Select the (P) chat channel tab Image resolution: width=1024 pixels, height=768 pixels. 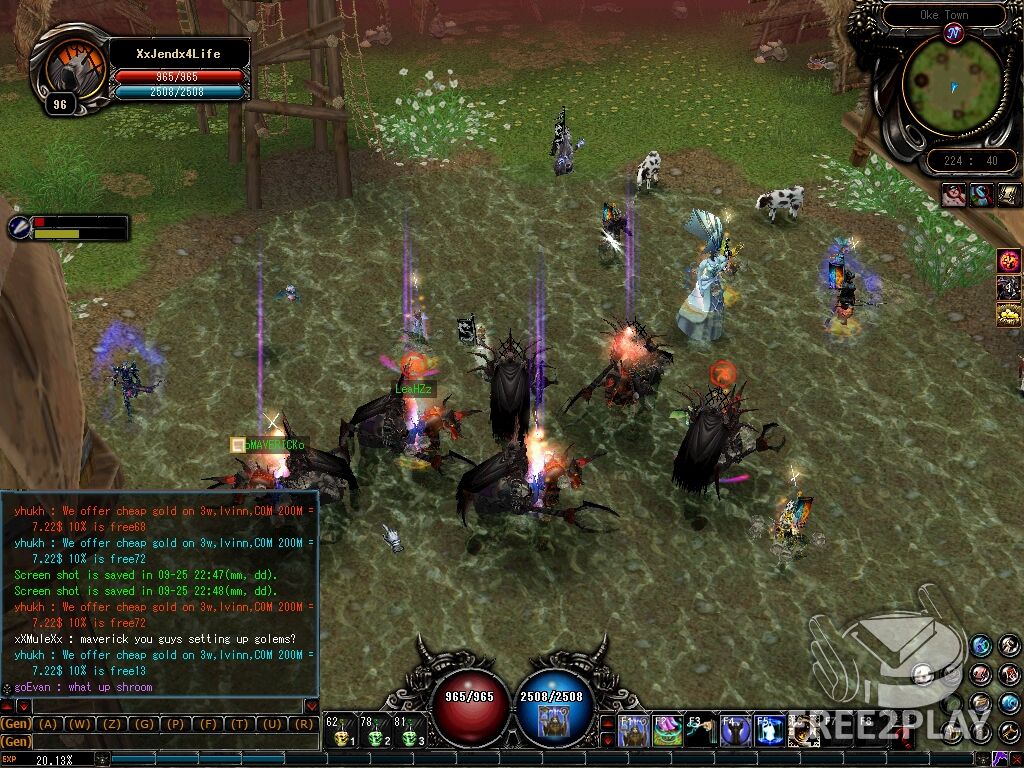pos(175,723)
